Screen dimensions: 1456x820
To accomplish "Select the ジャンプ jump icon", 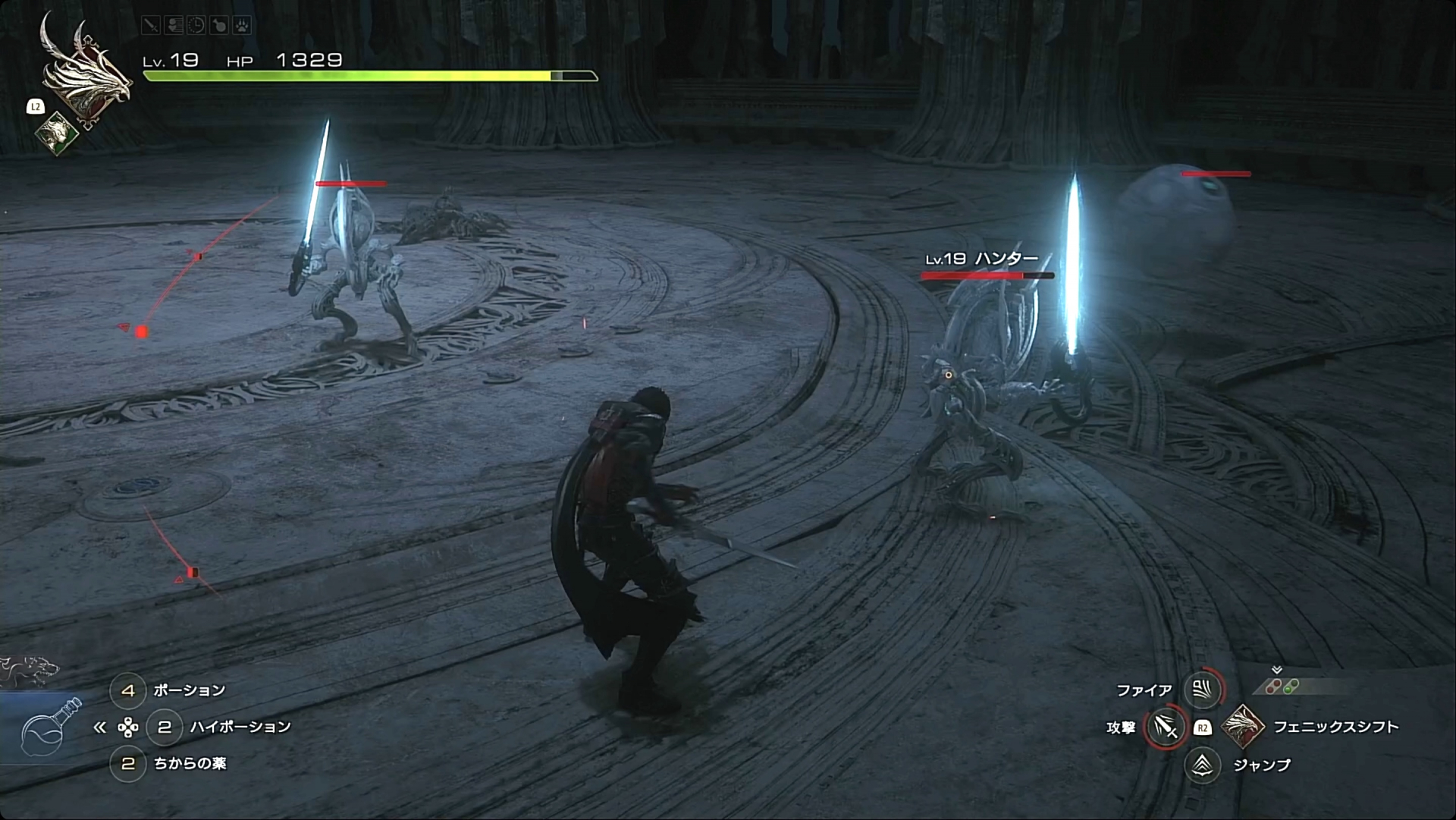I will pyautogui.click(x=1202, y=765).
